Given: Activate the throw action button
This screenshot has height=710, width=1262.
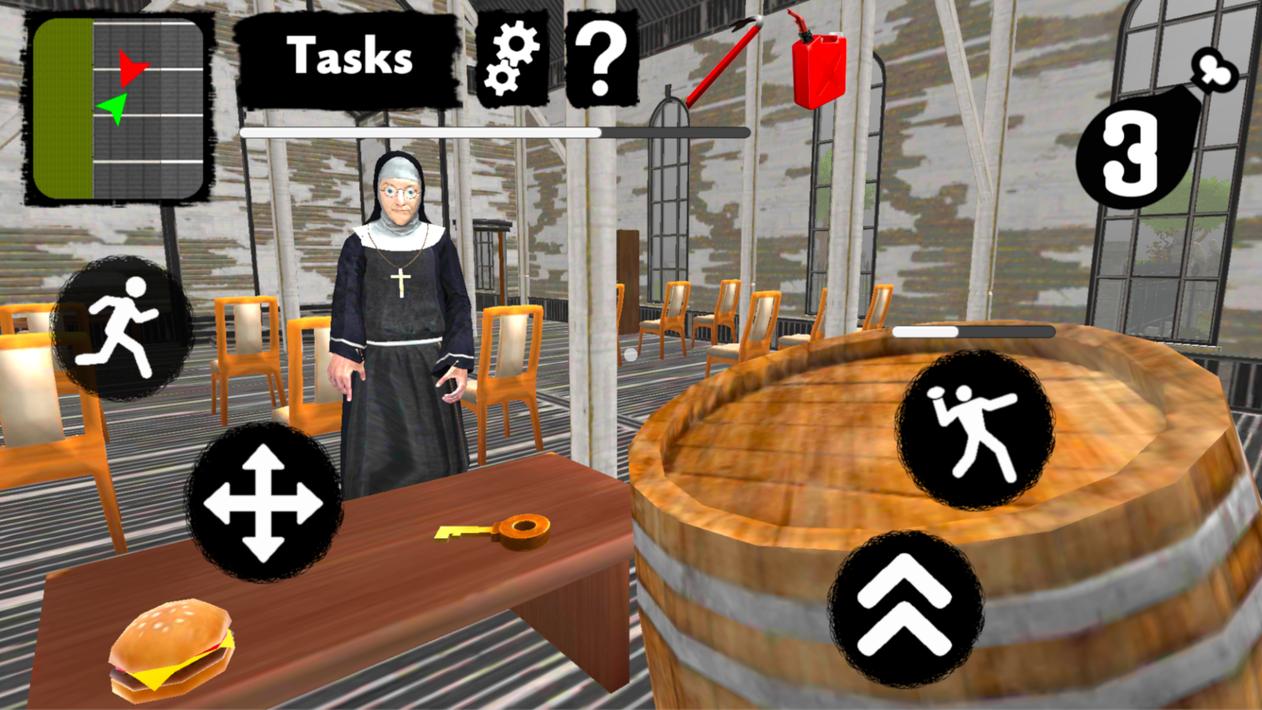Looking at the screenshot, I should coord(973,430).
